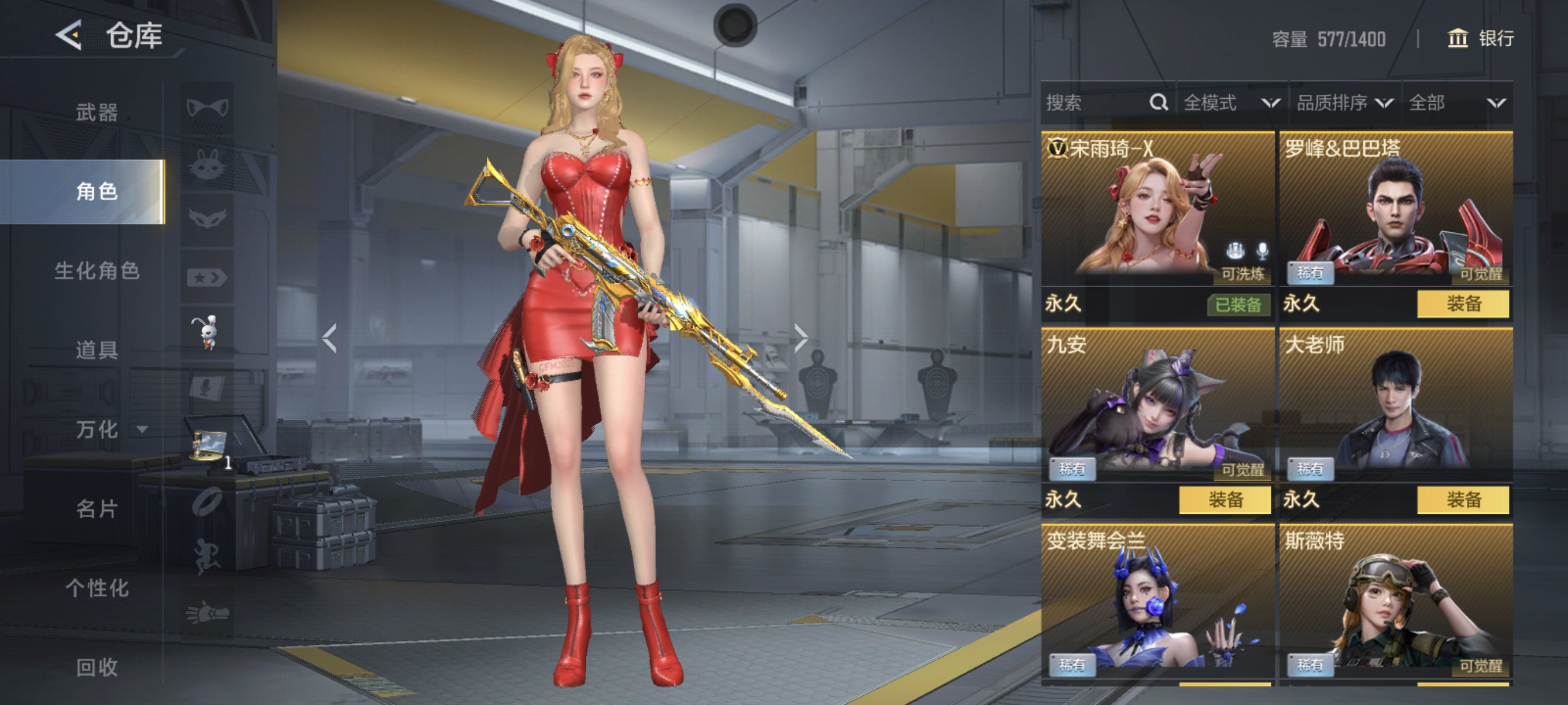Switch to the 名片 tab
The width and height of the screenshot is (1568, 705).
click(96, 509)
